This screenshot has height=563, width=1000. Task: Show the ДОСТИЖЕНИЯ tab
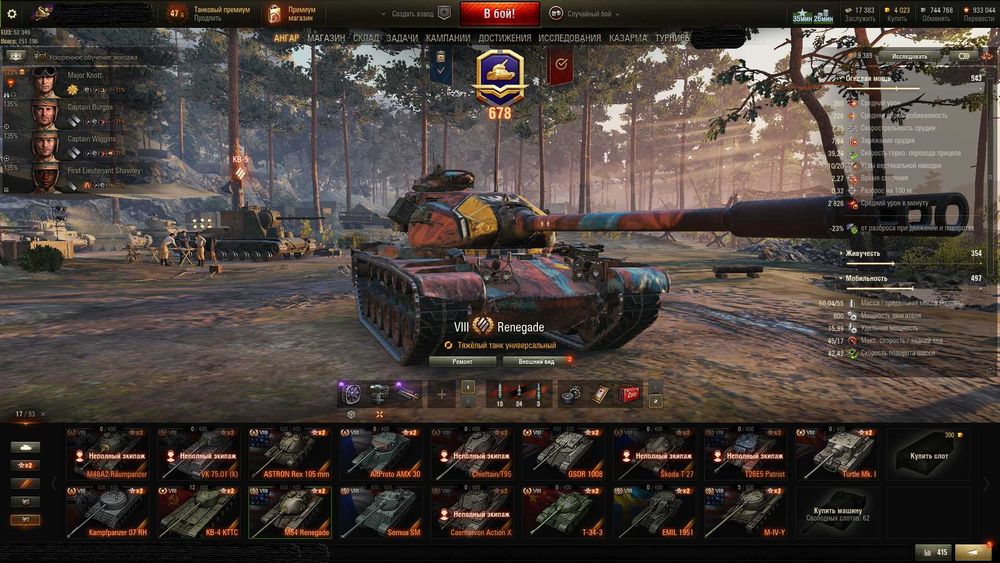pyautogui.click(x=505, y=38)
